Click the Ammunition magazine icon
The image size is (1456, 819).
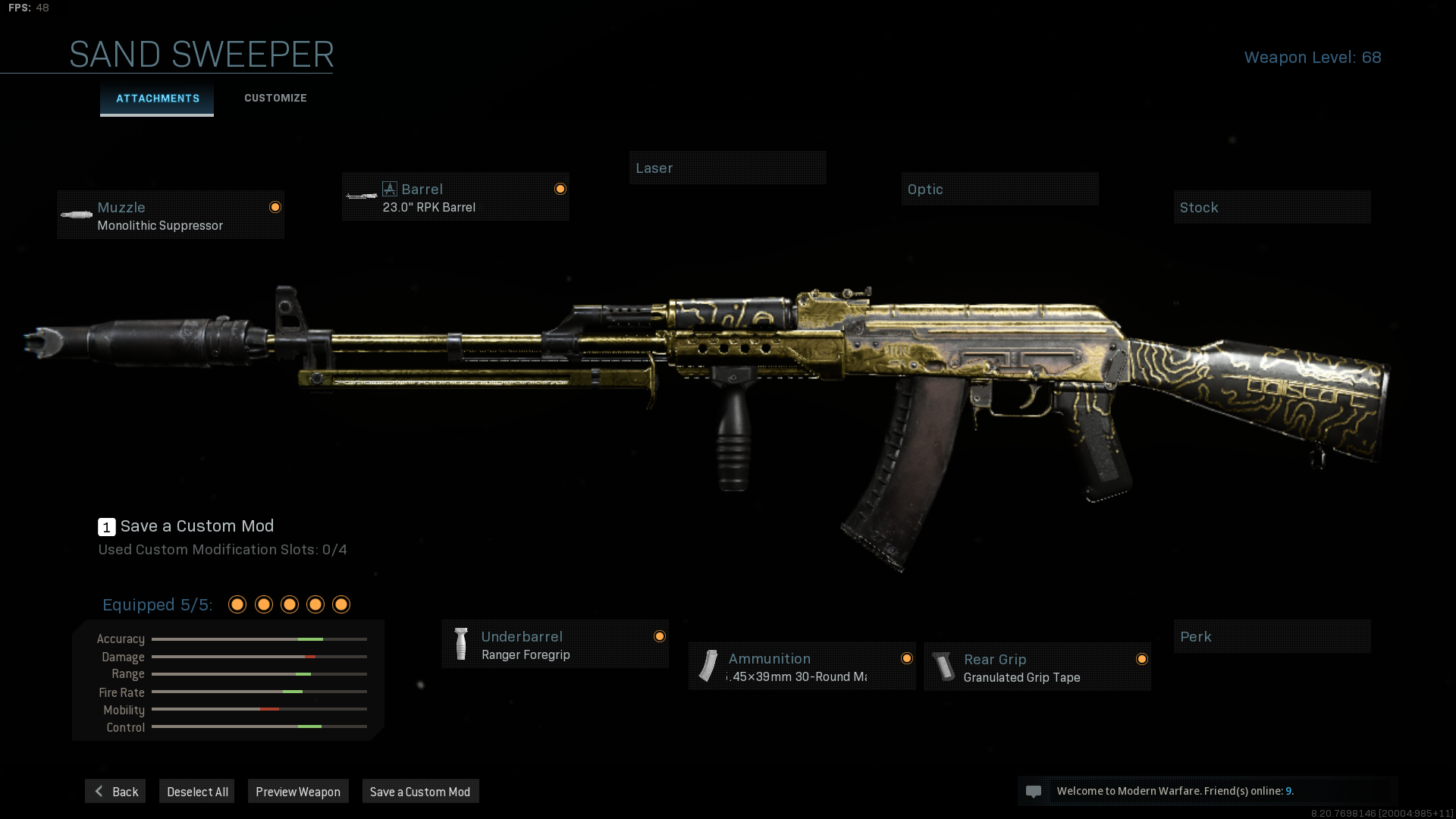click(708, 667)
